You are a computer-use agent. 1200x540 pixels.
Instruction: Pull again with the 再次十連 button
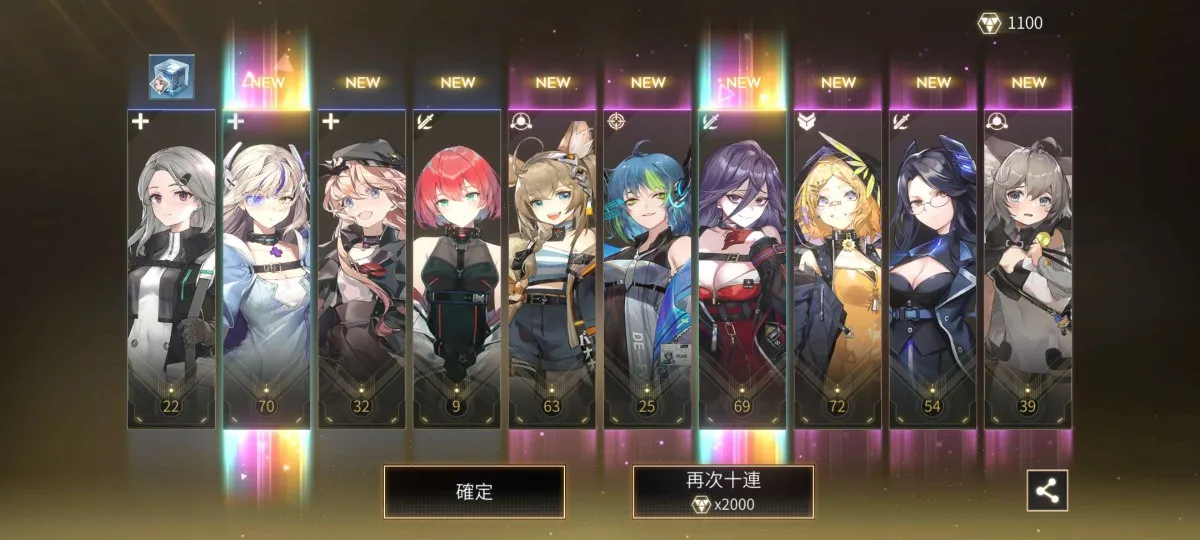(x=722, y=492)
